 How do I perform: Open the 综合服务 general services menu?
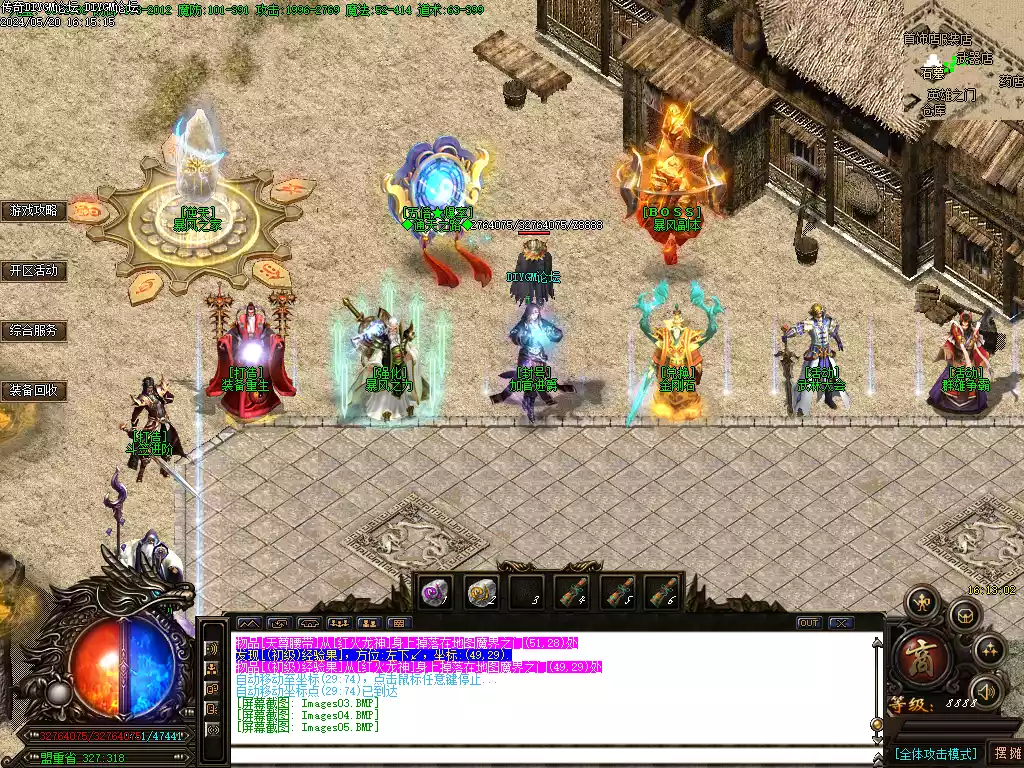[x=34, y=331]
